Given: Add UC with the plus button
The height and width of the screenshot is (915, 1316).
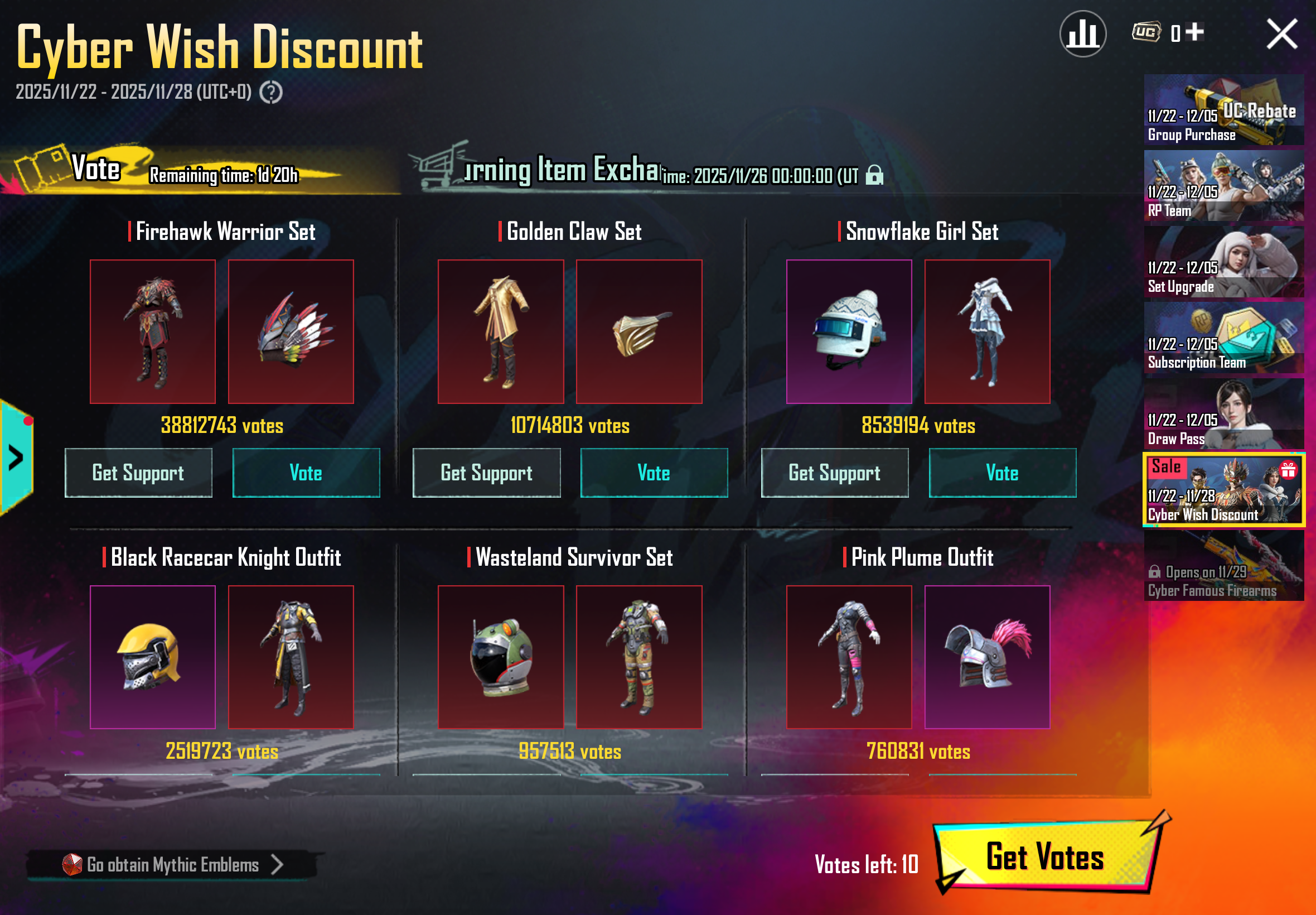Looking at the screenshot, I should tap(1194, 32).
